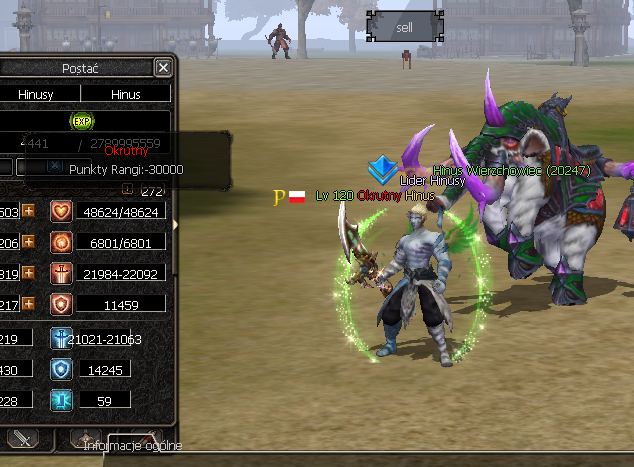Click the plus button beside the 11459 defense row
This screenshot has width=634, height=467.
[29, 303]
